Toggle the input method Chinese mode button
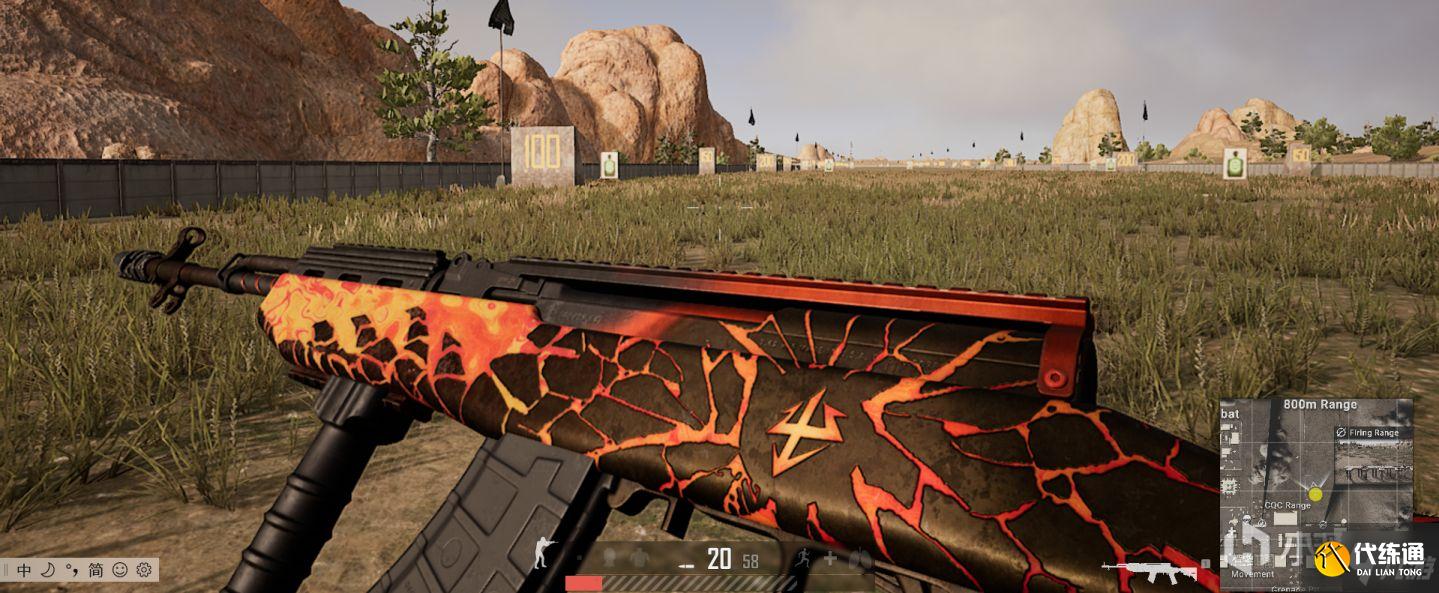 pos(24,570)
